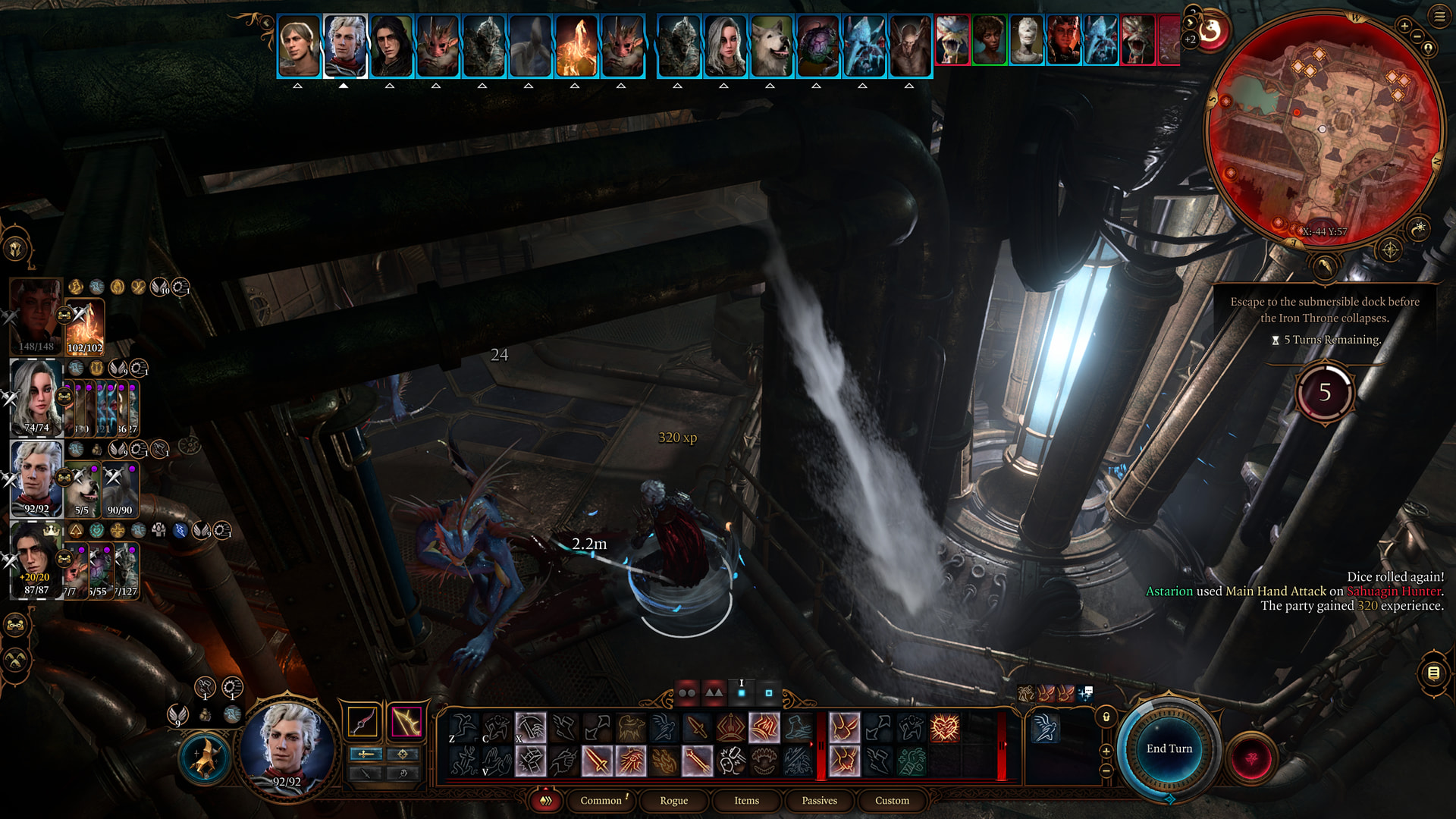Select the ranged bow weapon slot
This screenshot has width=1456, height=819.
tap(406, 722)
